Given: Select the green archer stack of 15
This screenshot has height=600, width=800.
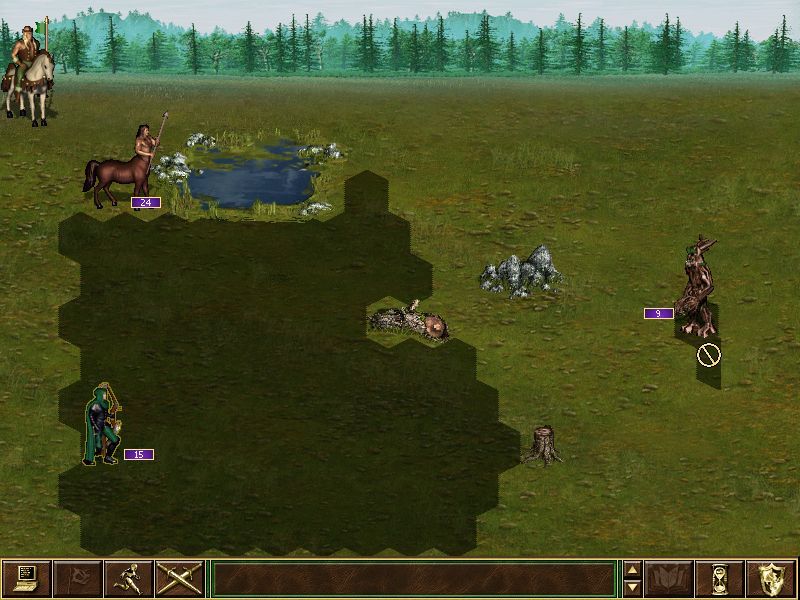Looking at the screenshot, I should coord(103,427).
